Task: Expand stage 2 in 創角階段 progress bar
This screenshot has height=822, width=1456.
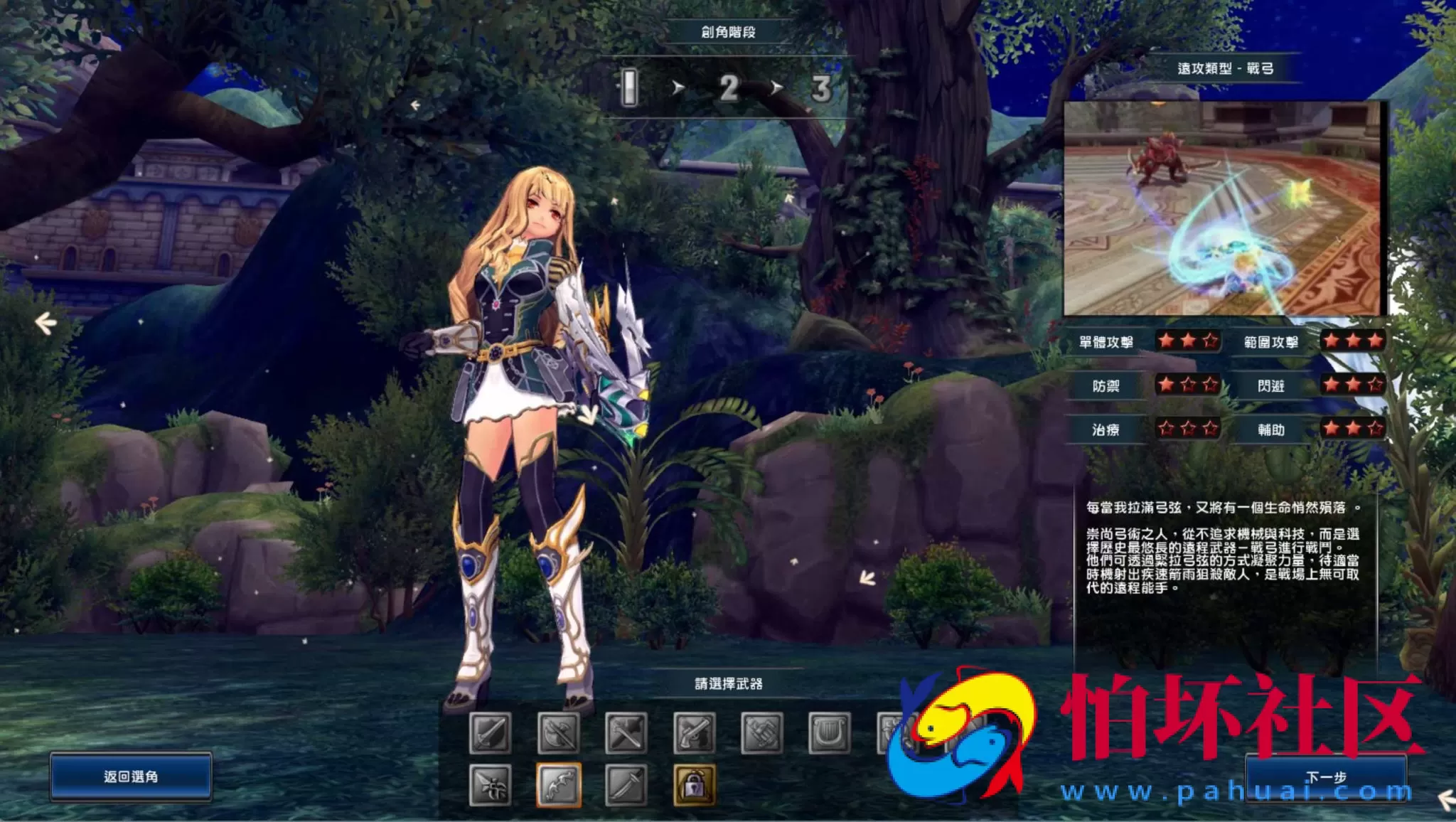Action: (728, 87)
